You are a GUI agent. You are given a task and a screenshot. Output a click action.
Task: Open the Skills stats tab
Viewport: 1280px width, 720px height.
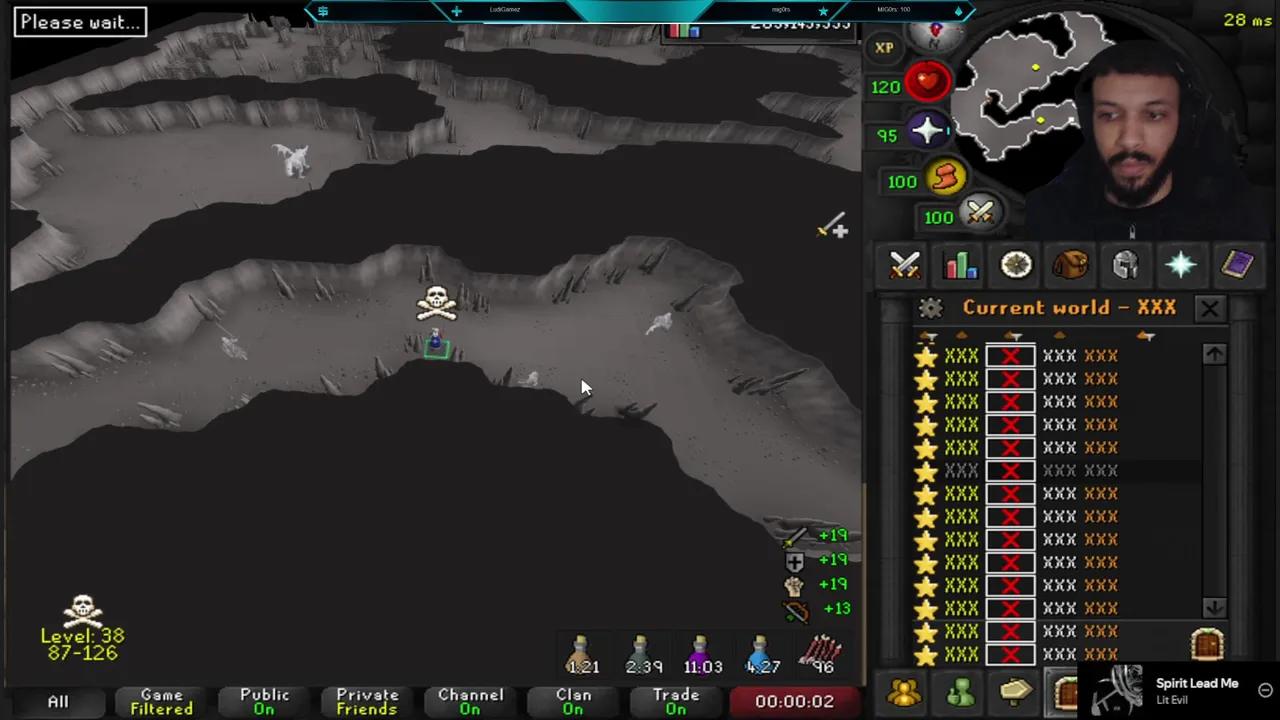(x=959, y=264)
